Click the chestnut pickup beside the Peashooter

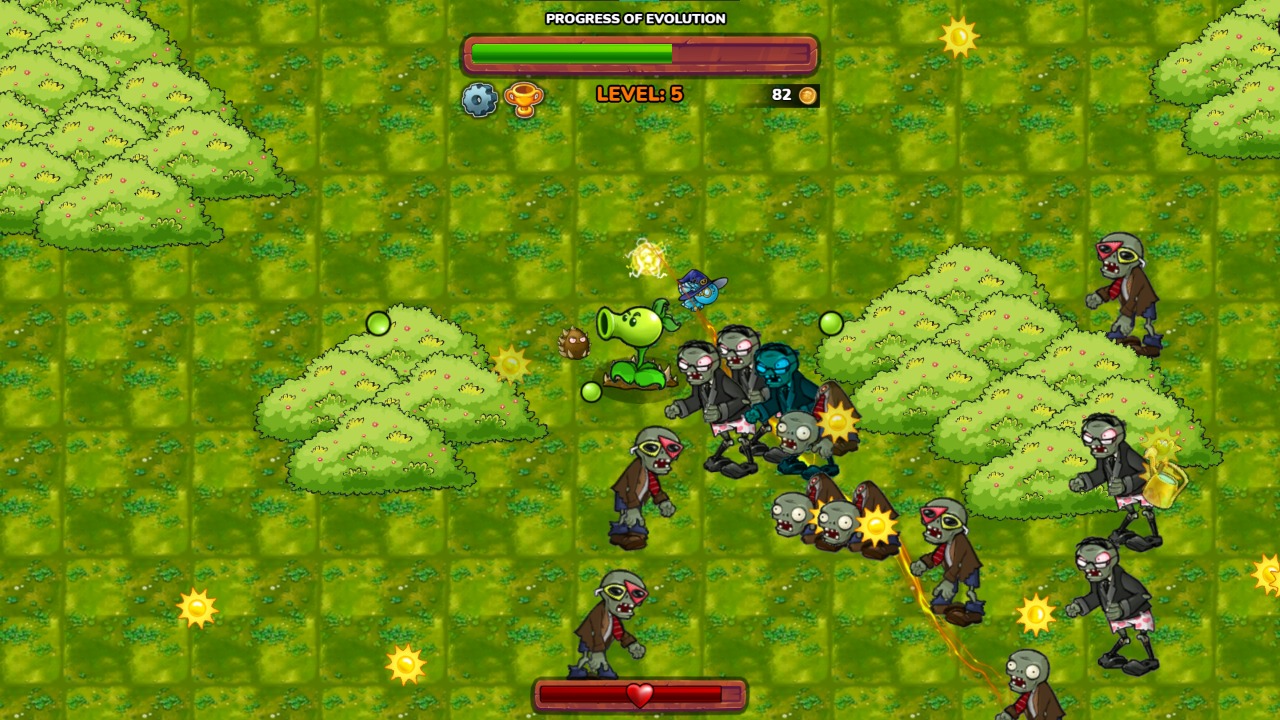click(573, 341)
